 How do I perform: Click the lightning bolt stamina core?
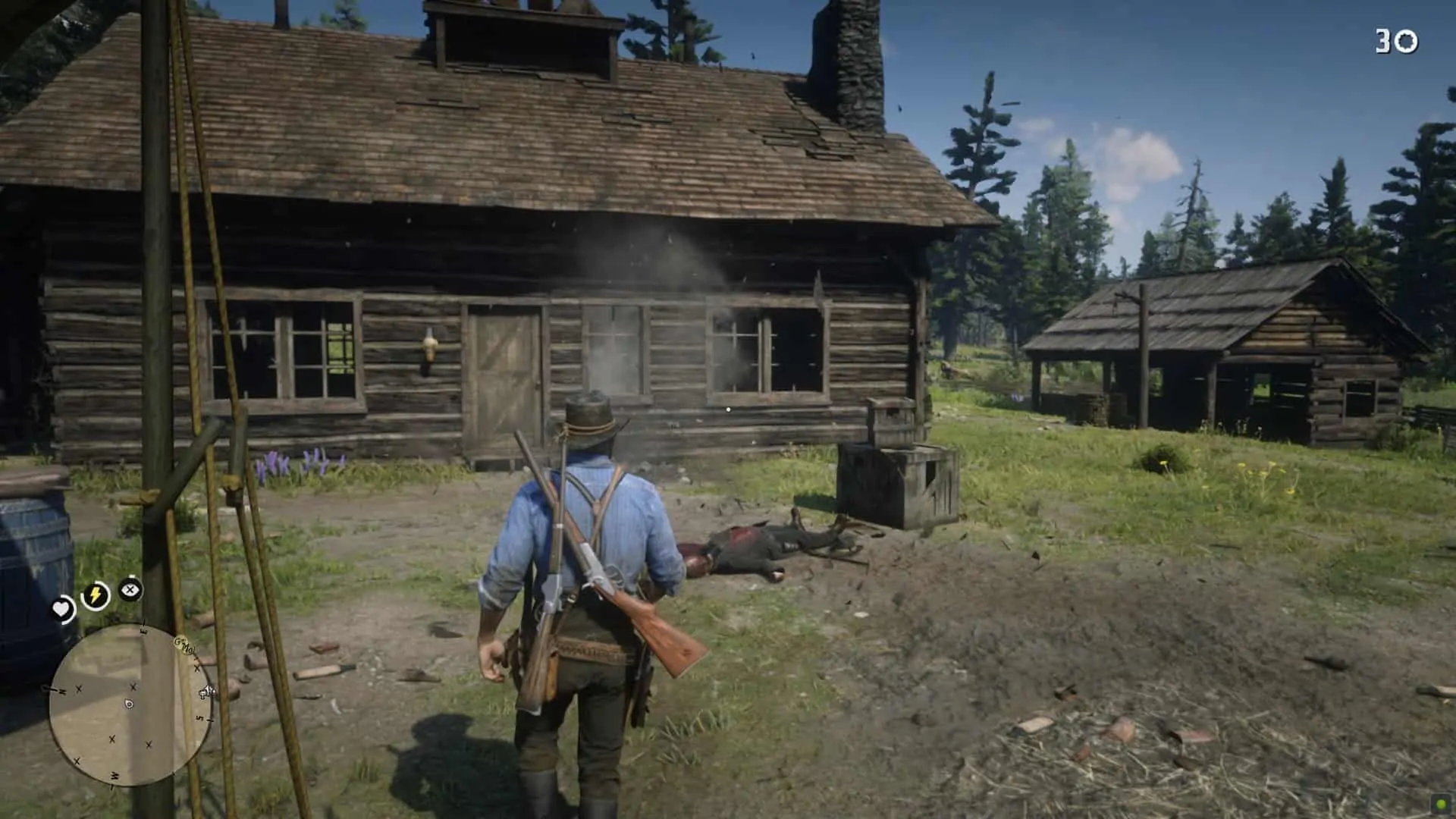coord(96,595)
